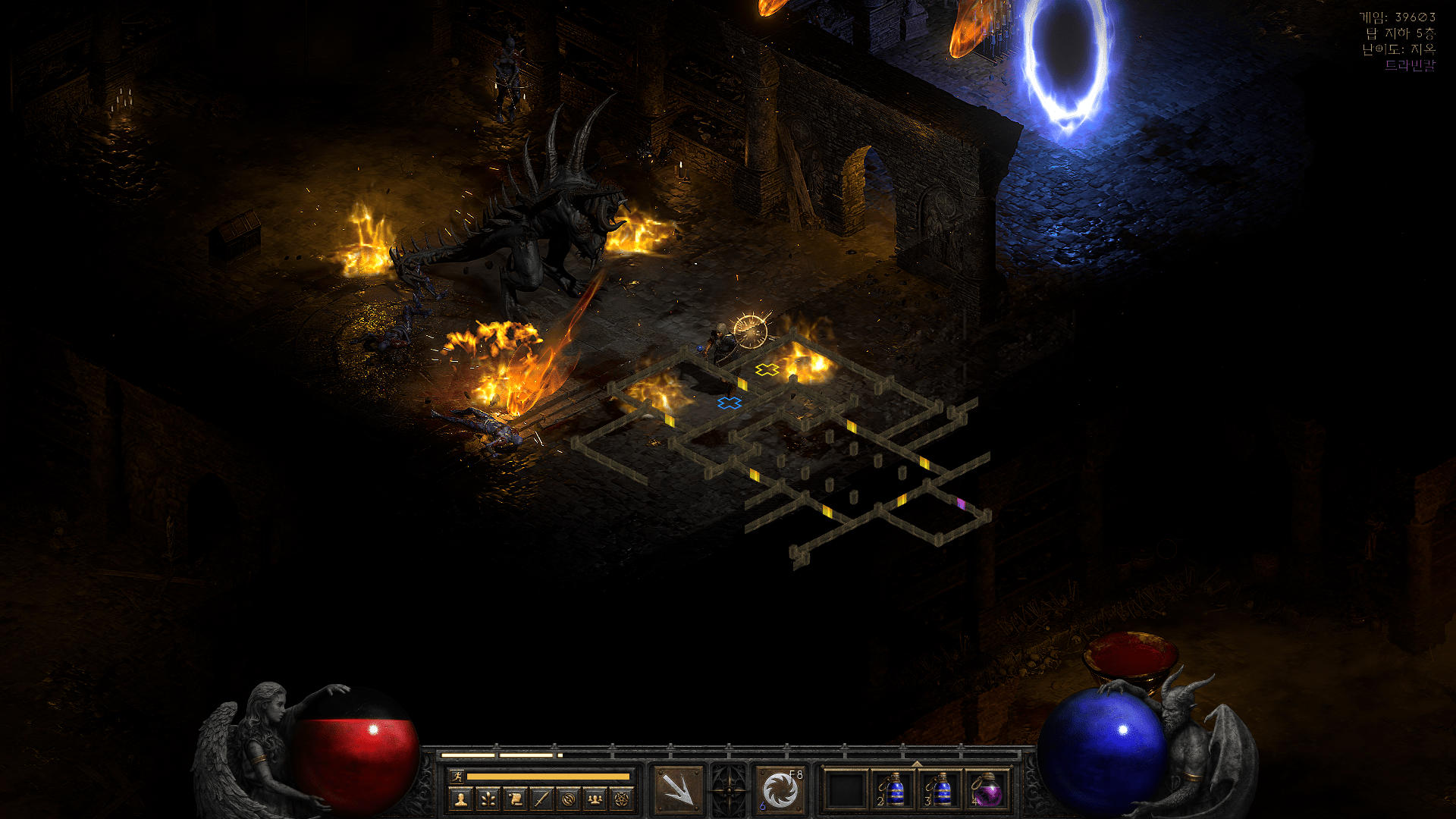This screenshot has height=819, width=1456.
Task: Open the quest log scroll icon
Action: pos(515,799)
